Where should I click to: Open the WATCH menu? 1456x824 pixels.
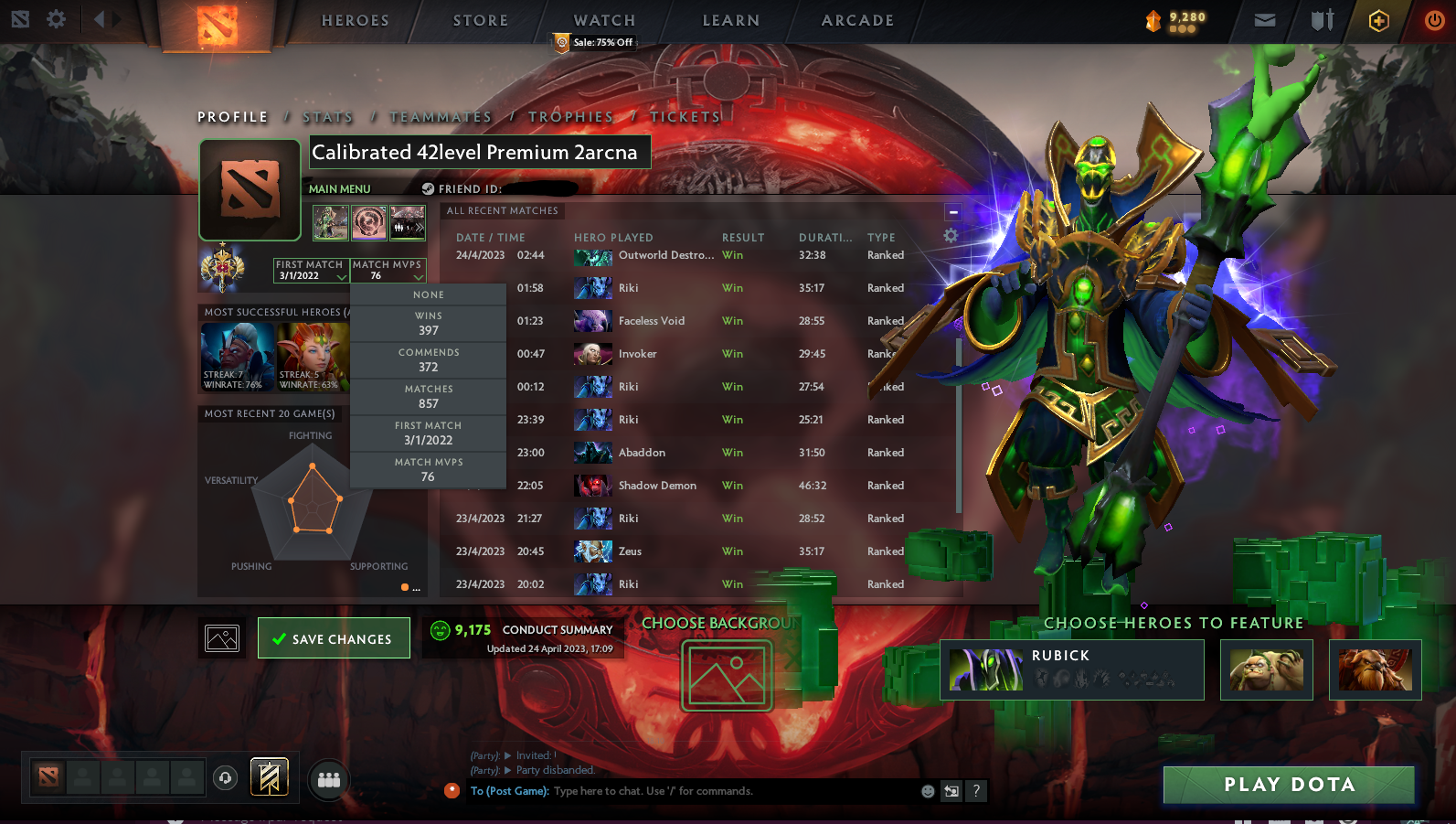[602, 19]
